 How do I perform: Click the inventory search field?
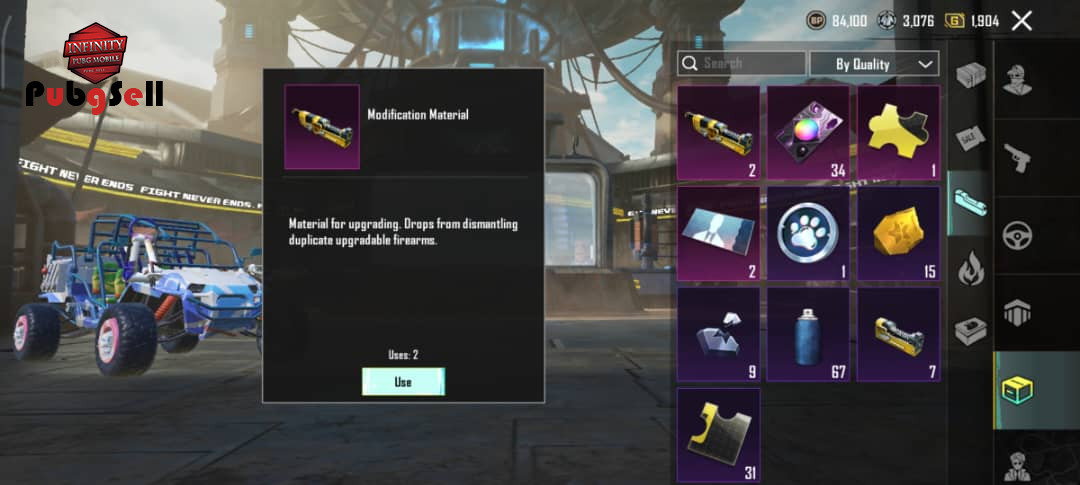click(x=741, y=64)
